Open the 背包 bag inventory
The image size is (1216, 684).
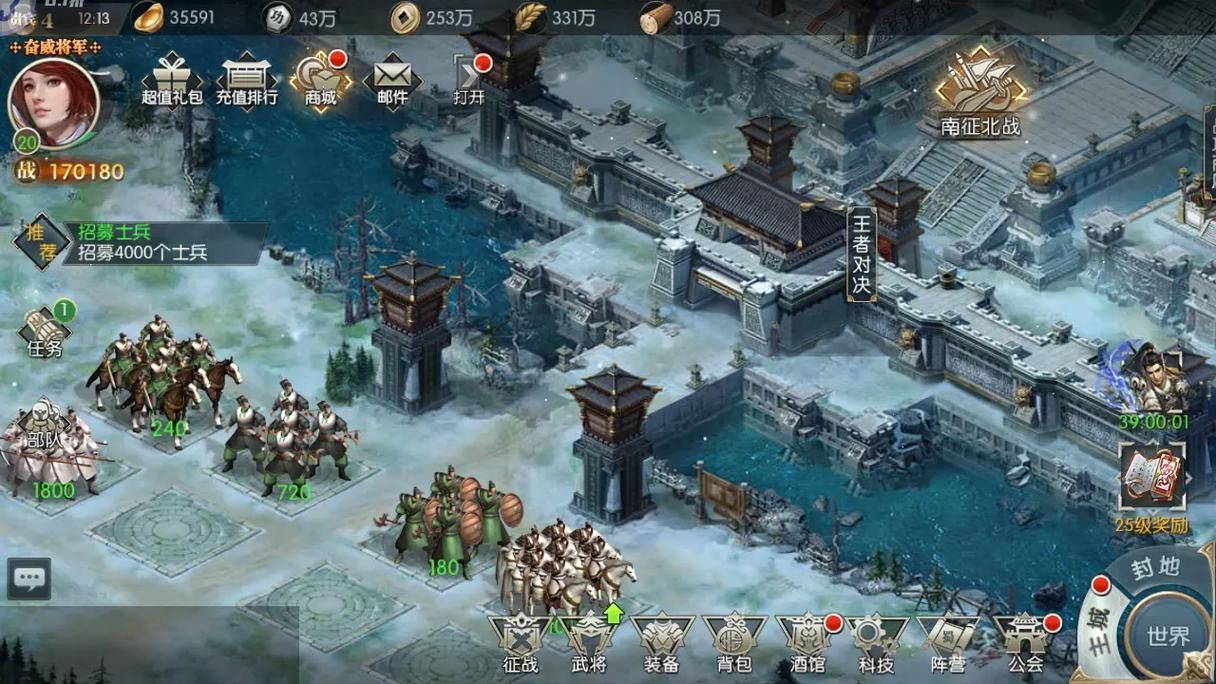point(734,643)
